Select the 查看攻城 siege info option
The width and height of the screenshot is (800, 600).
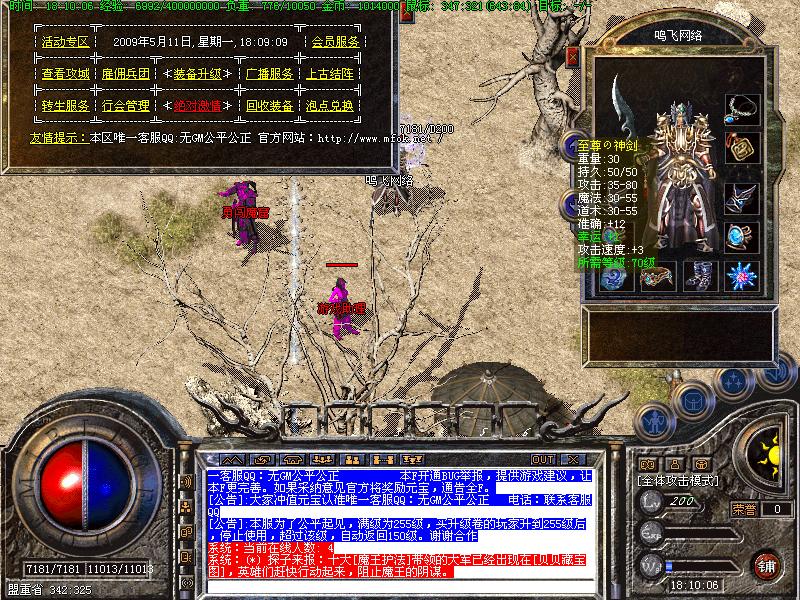[65, 74]
